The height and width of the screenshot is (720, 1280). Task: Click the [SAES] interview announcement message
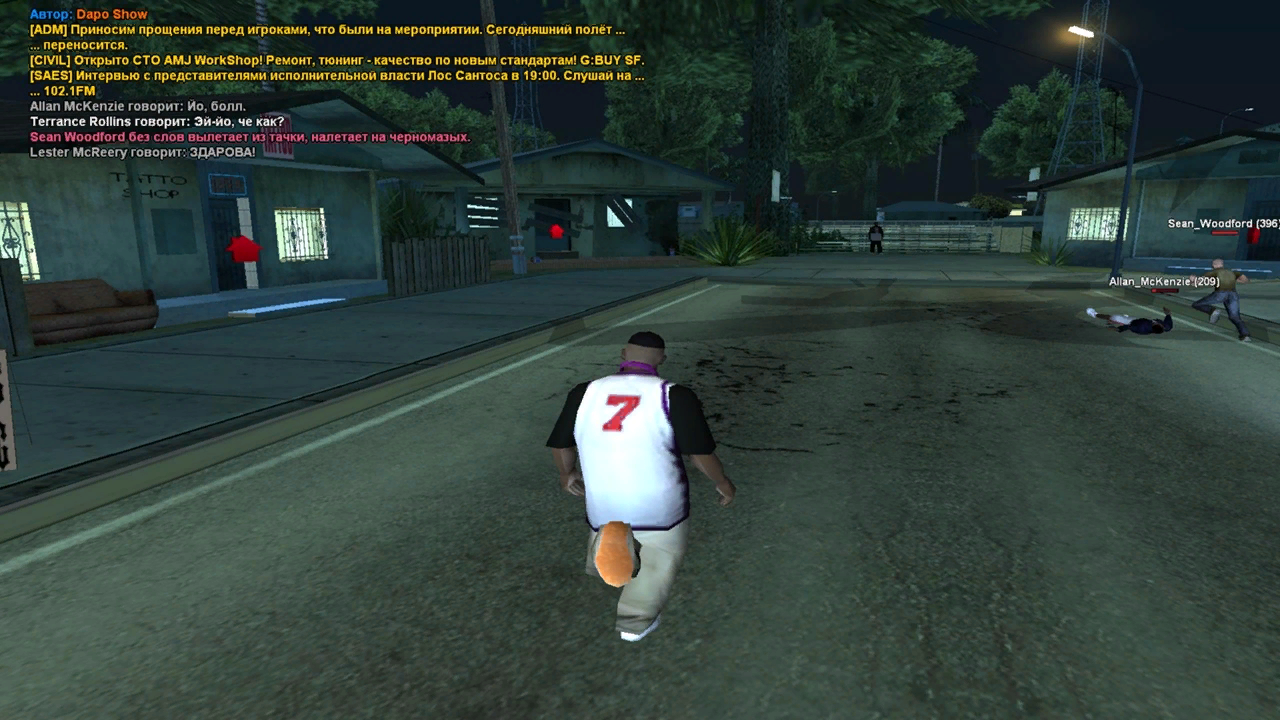tap(337, 75)
